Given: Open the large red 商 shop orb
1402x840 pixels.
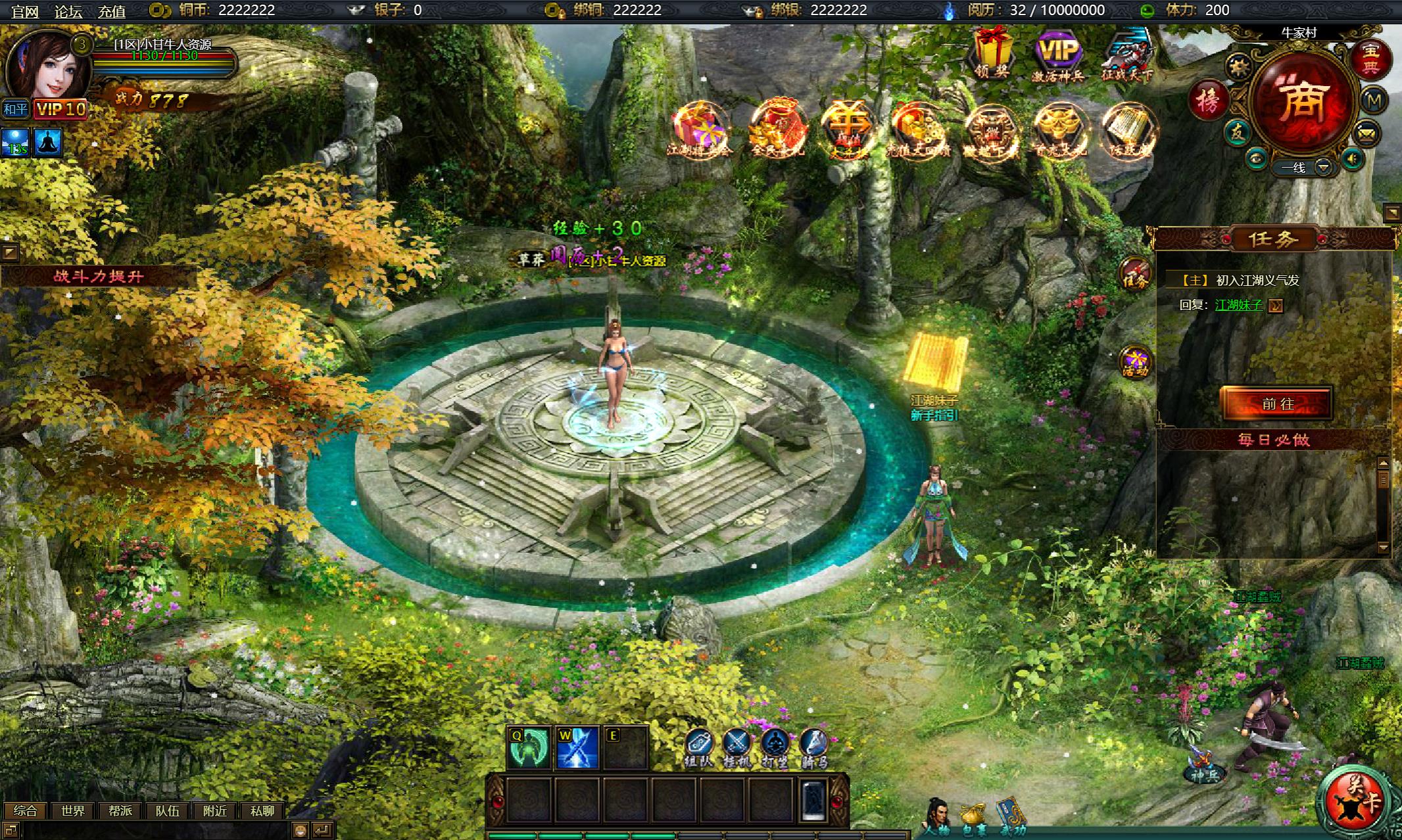Looking at the screenshot, I should click(1303, 102).
